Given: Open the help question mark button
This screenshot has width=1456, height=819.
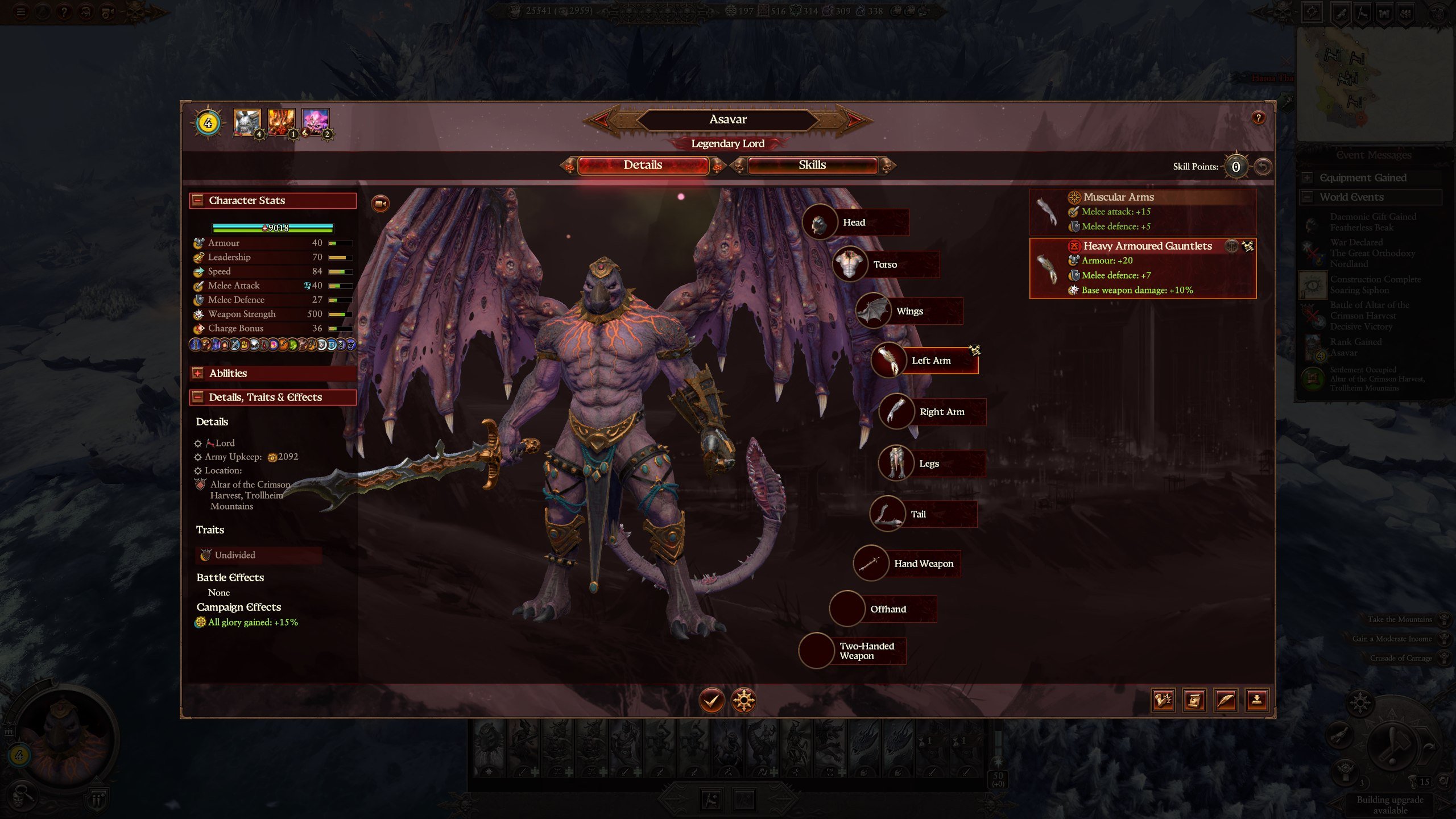Looking at the screenshot, I should click(x=1258, y=118).
